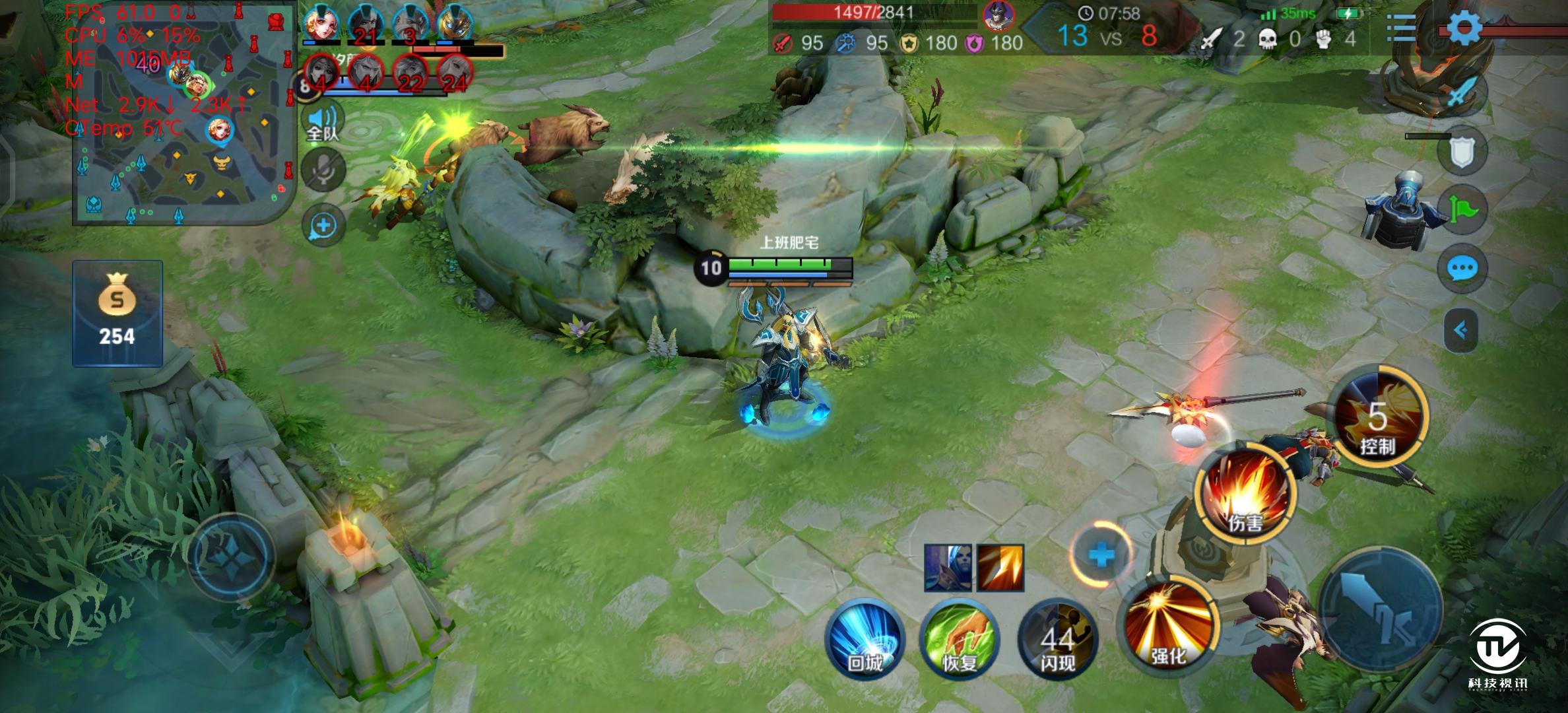Trigger the 控制 control ability
1568x713 pixels.
point(1377,416)
